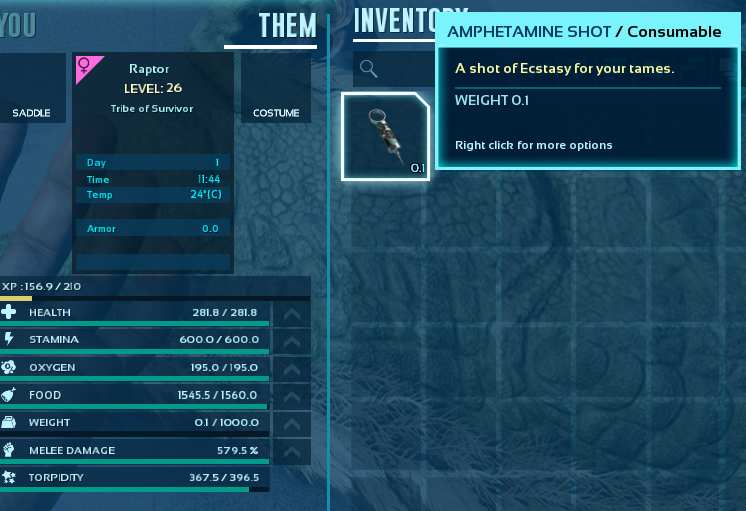Open the Costume equipment slot

point(276,88)
